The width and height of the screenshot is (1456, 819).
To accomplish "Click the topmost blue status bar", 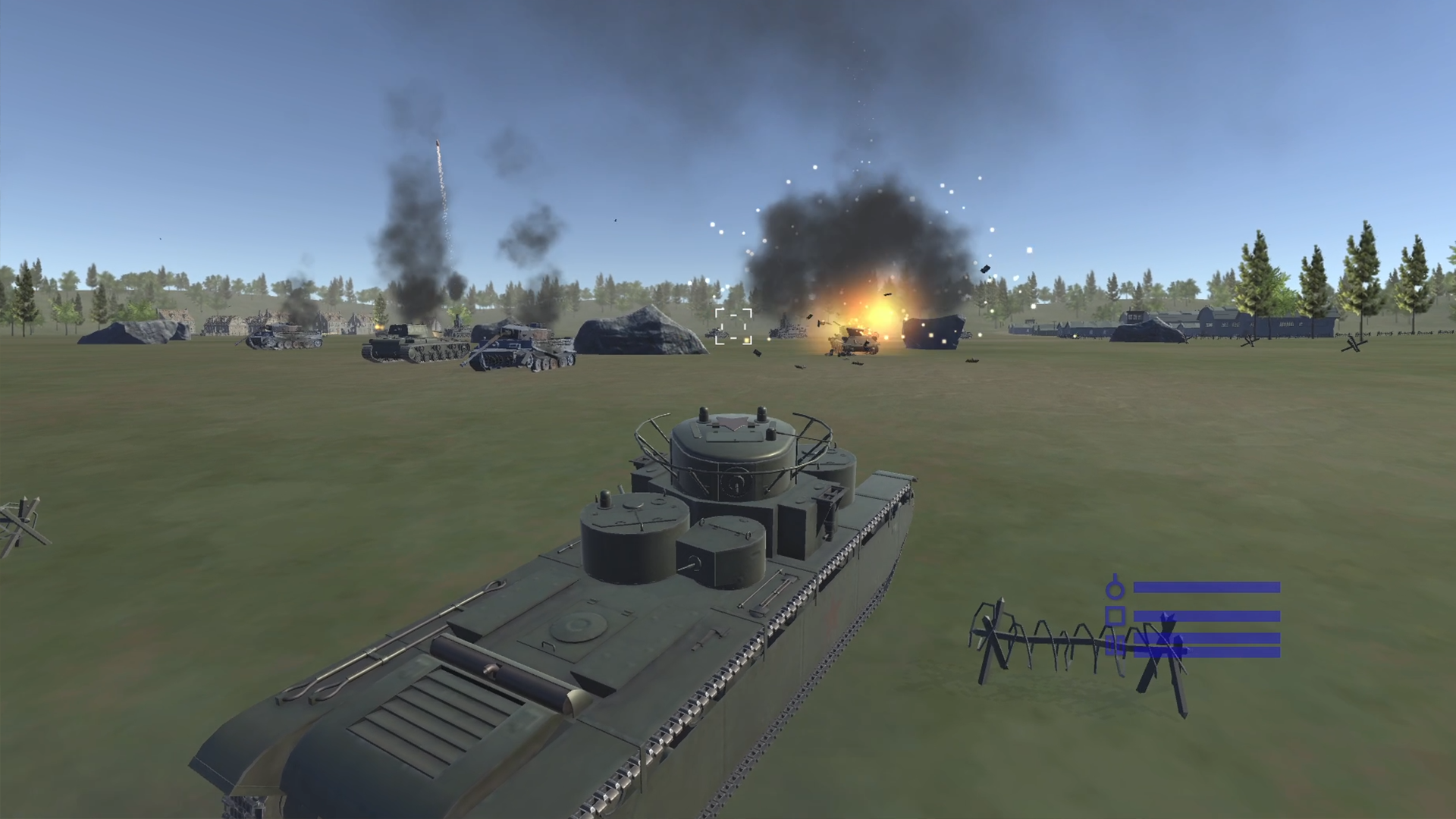I will pos(1206,588).
